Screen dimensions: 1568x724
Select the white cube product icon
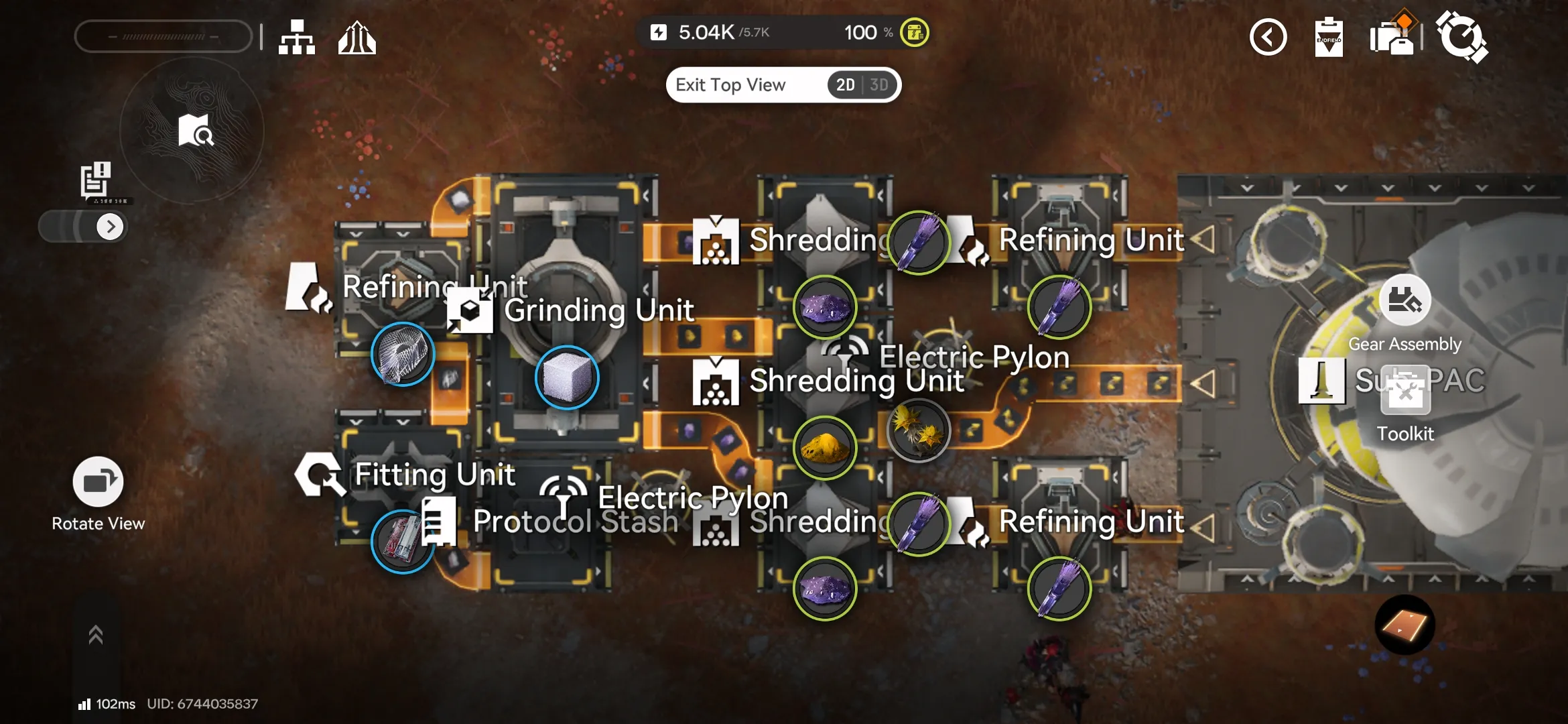567,377
